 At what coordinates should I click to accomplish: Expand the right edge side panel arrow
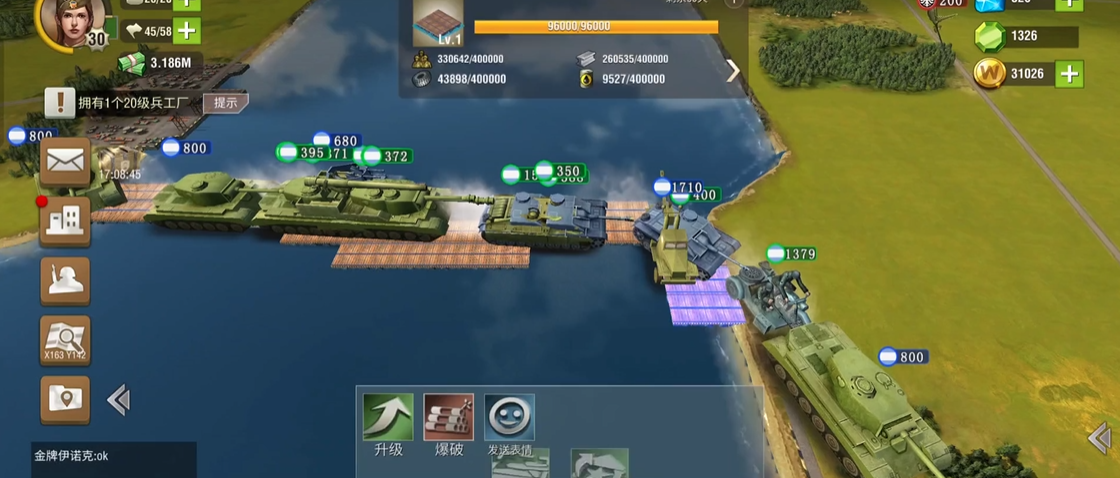coord(1099,437)
